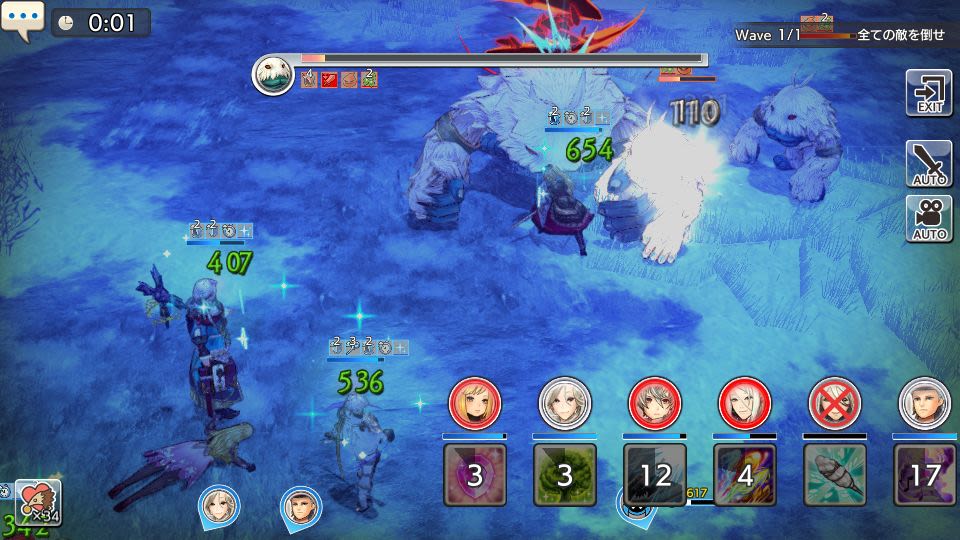The width and height of the screenshot is (960, 540).
Task: Select the knocked-out character's crossed-out portrait
Action: (x=834, y=403)
